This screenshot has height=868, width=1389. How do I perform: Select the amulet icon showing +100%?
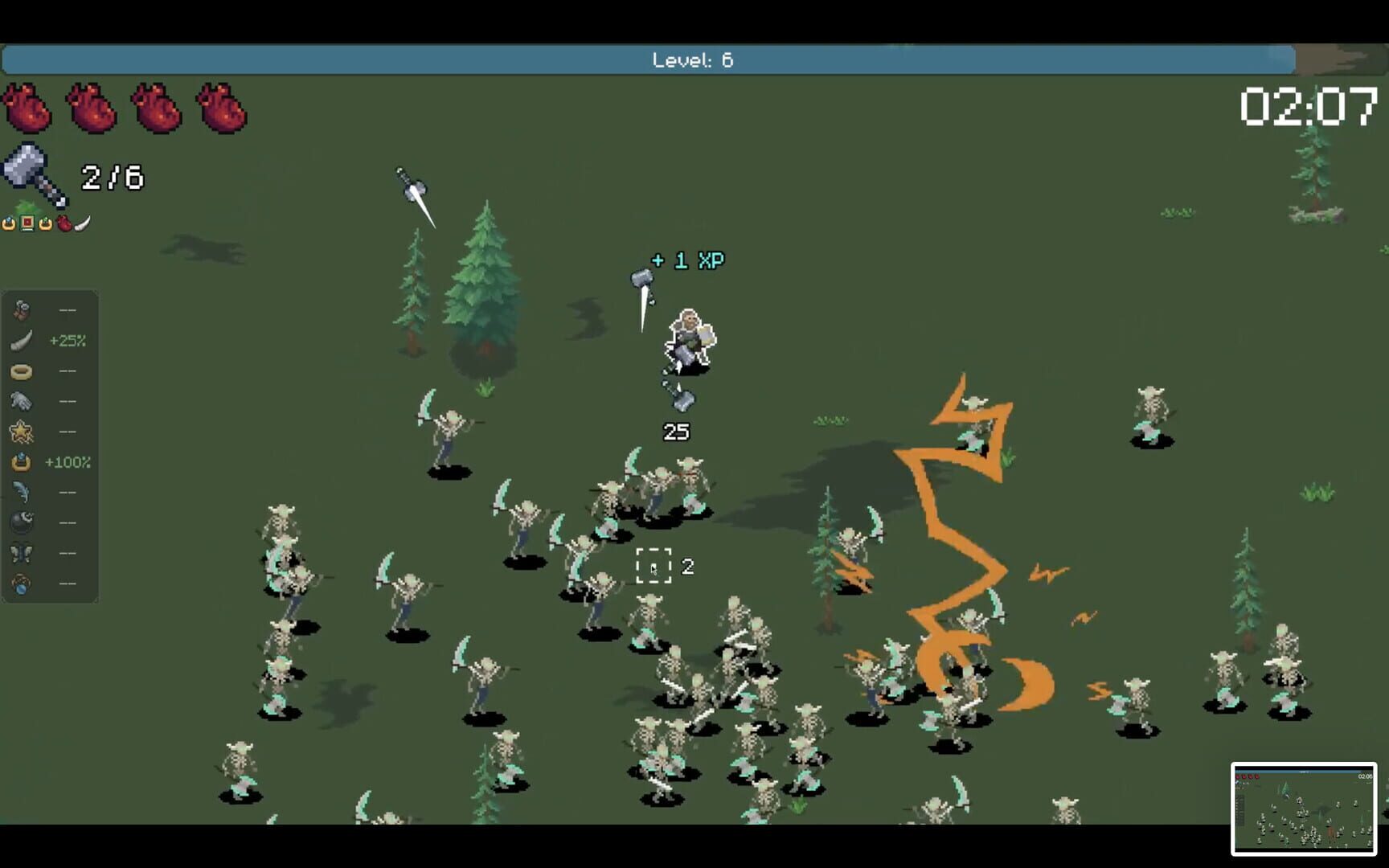[22, 462]
